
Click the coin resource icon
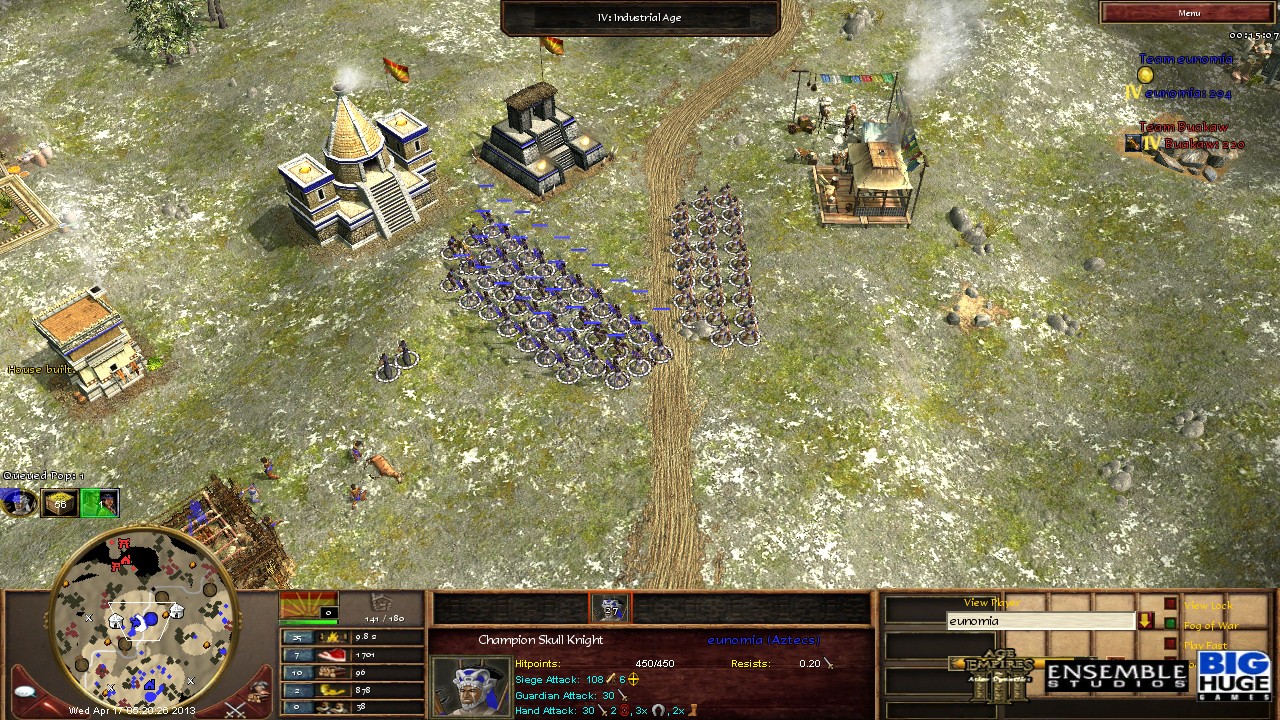pyautogui.click(x=332, y=690)
